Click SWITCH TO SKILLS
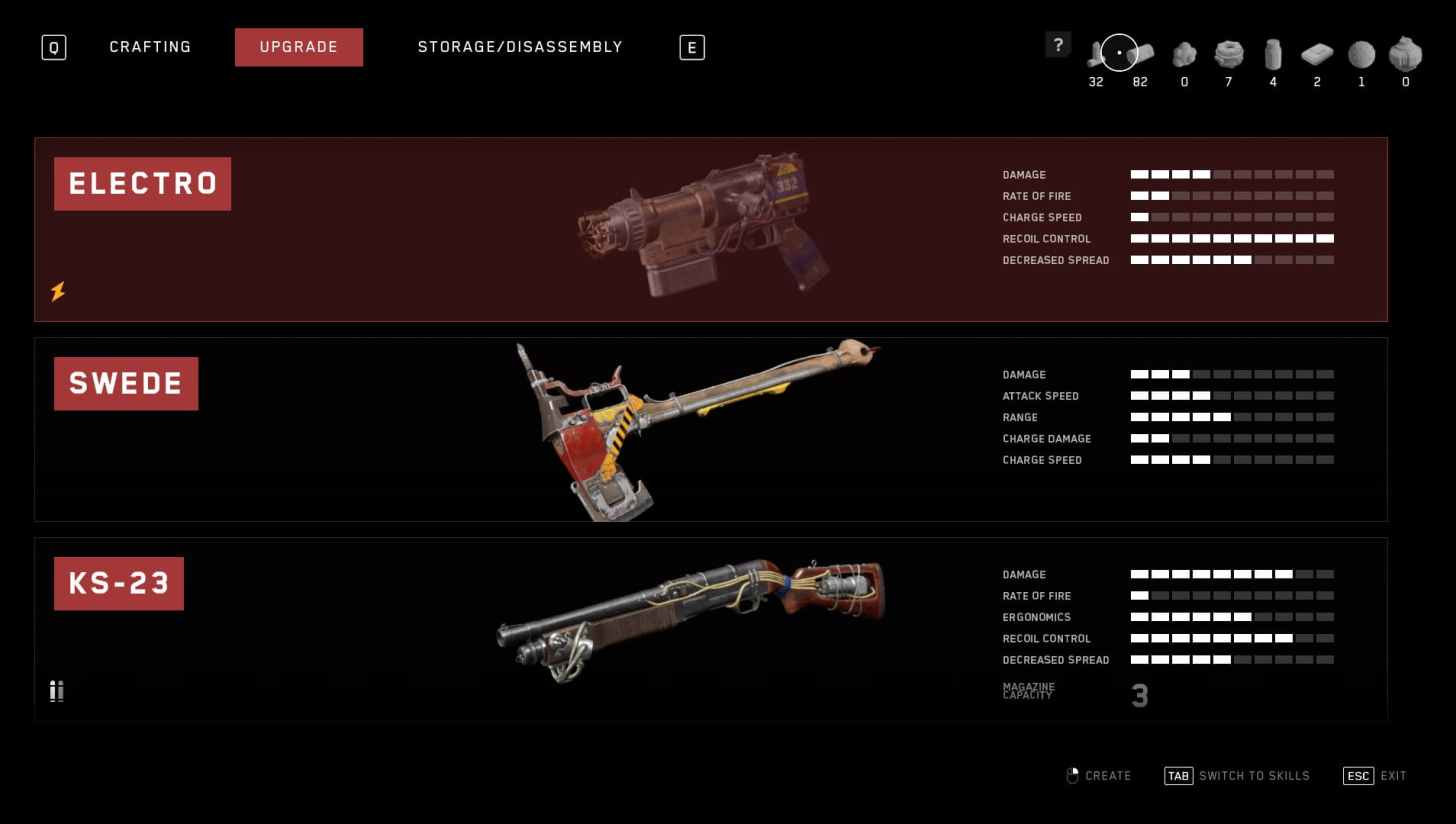 1238,775
